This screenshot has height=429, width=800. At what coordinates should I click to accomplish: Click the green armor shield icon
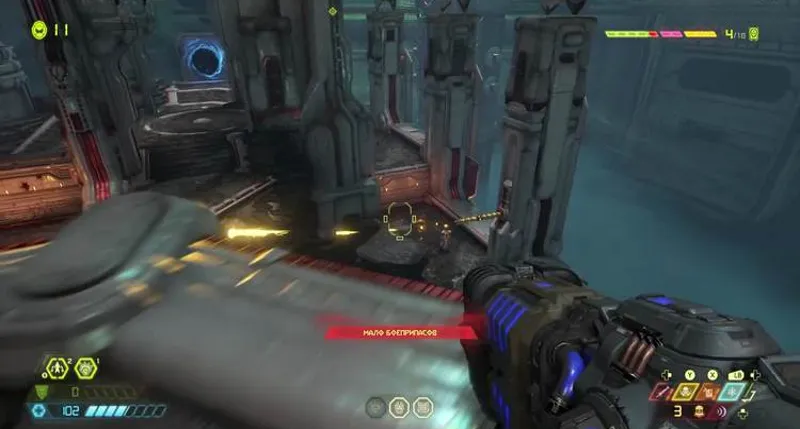pos(40,392)
